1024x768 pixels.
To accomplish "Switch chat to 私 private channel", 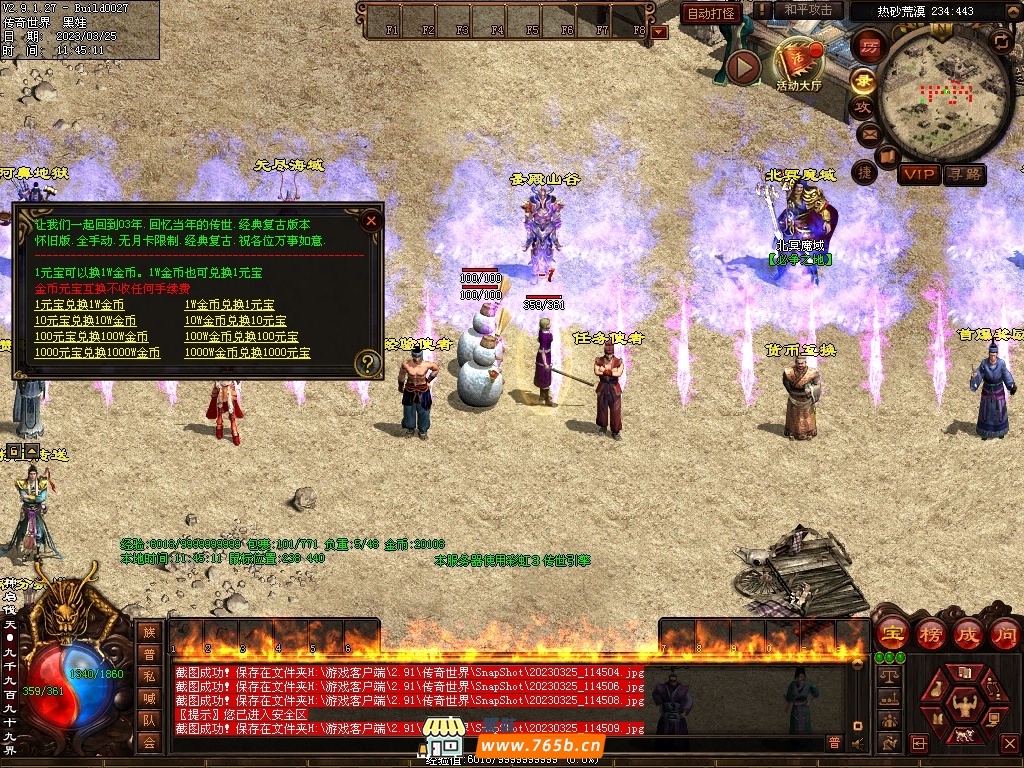I will click(x=149, y=676).
